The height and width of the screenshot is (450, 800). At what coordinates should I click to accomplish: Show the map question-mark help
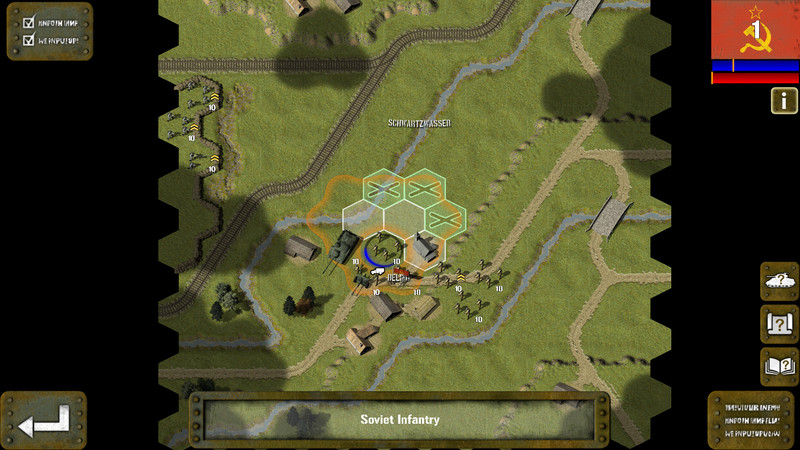779,324
